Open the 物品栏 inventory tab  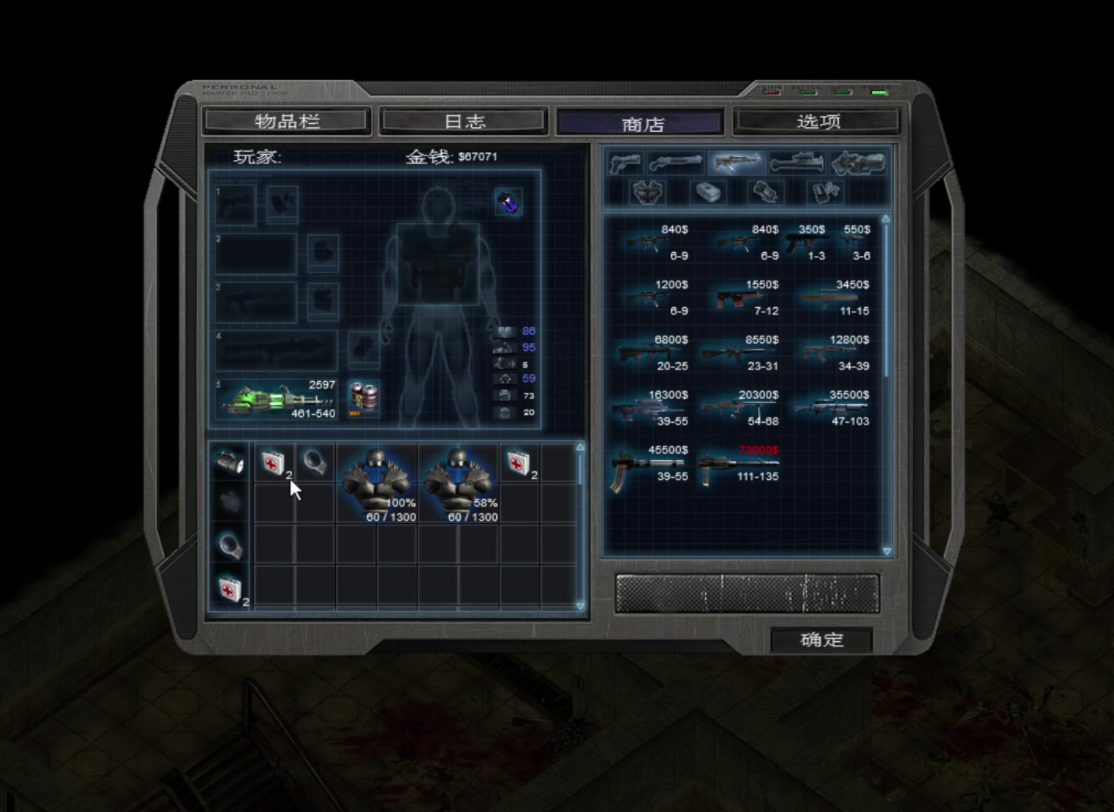(x=287, y=122)
